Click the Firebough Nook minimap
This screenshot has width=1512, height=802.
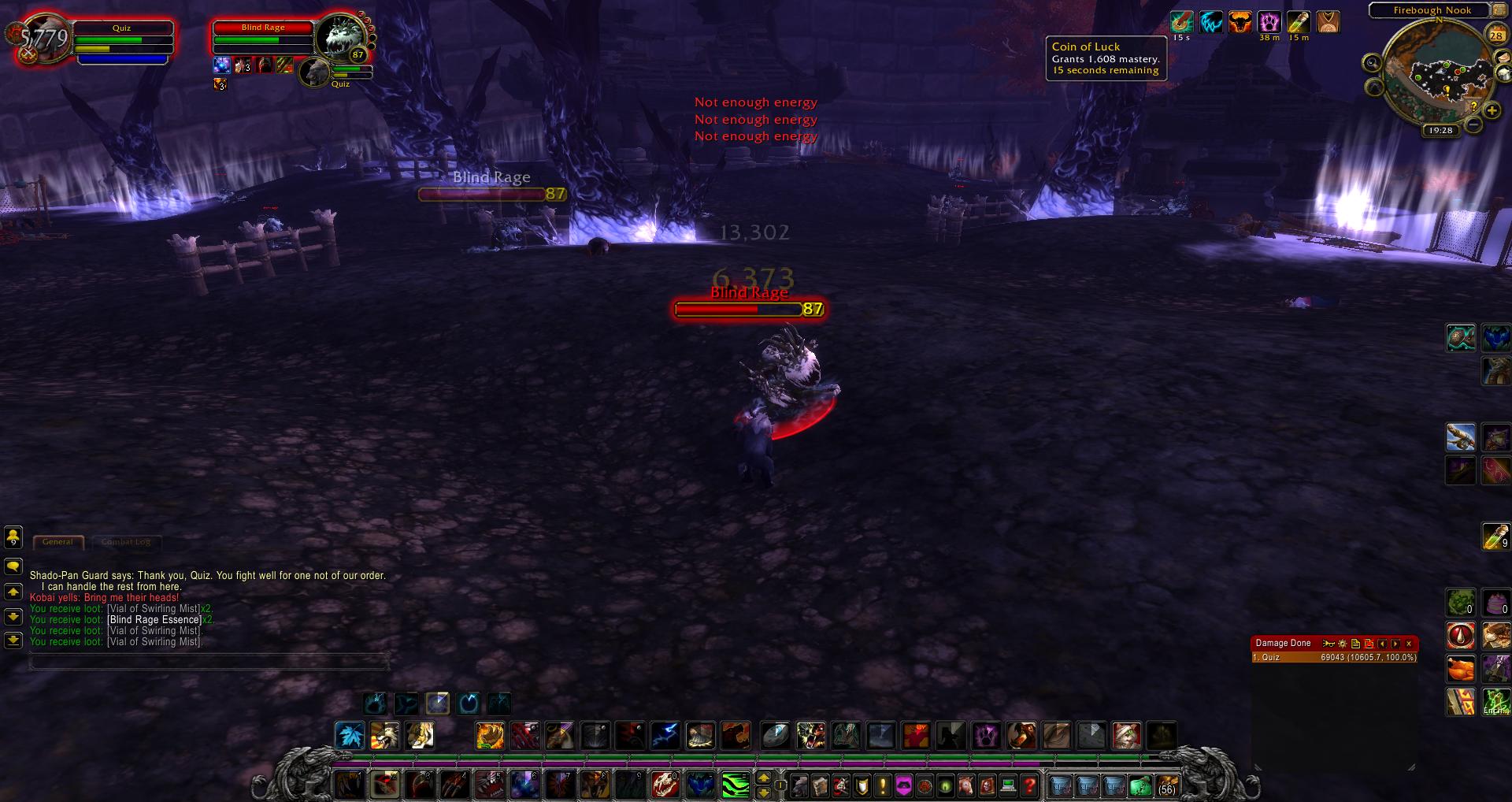1438,76
